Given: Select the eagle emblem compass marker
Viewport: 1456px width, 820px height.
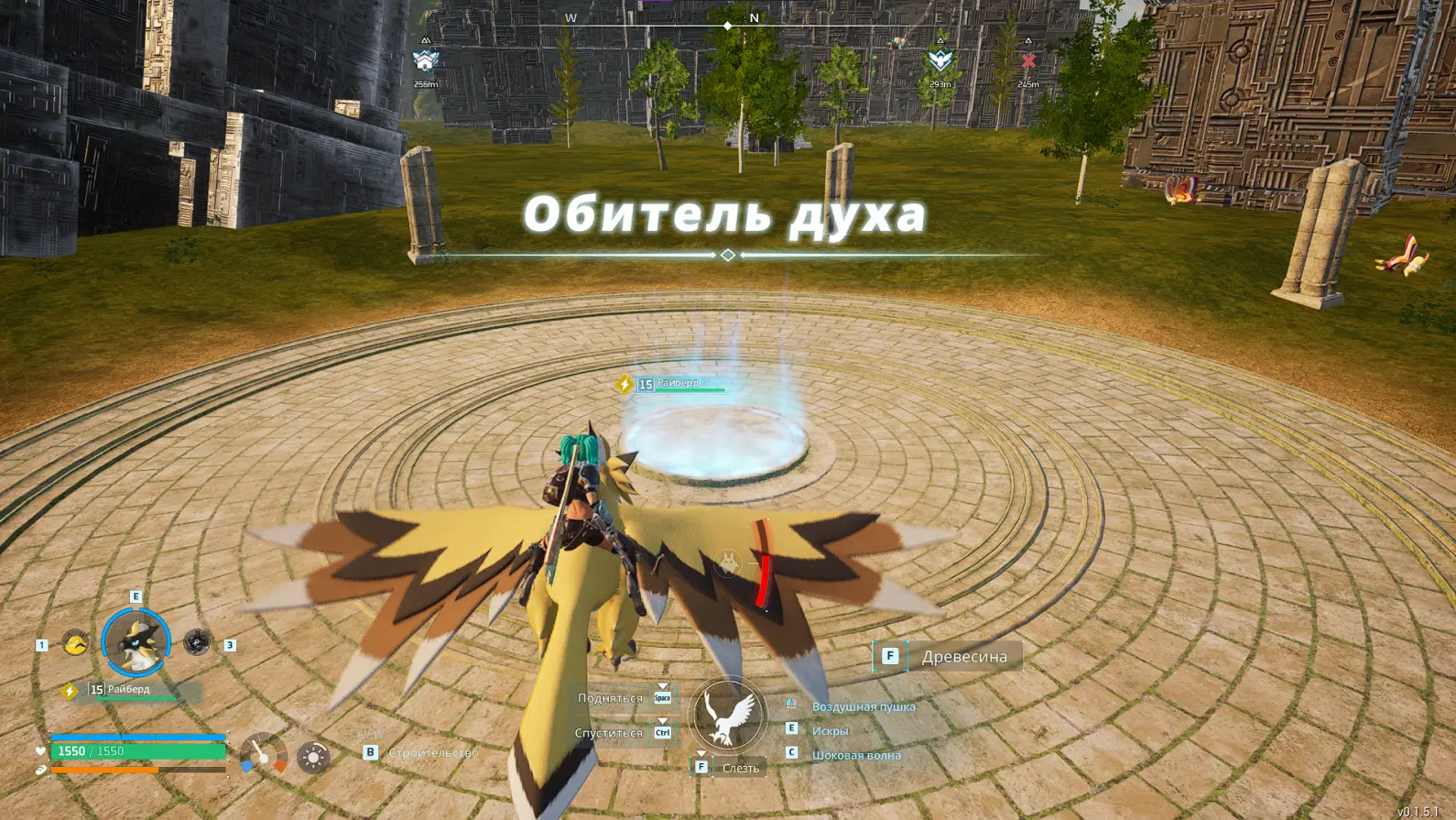Looking at the screenshot, I should [x=940, y=60].
